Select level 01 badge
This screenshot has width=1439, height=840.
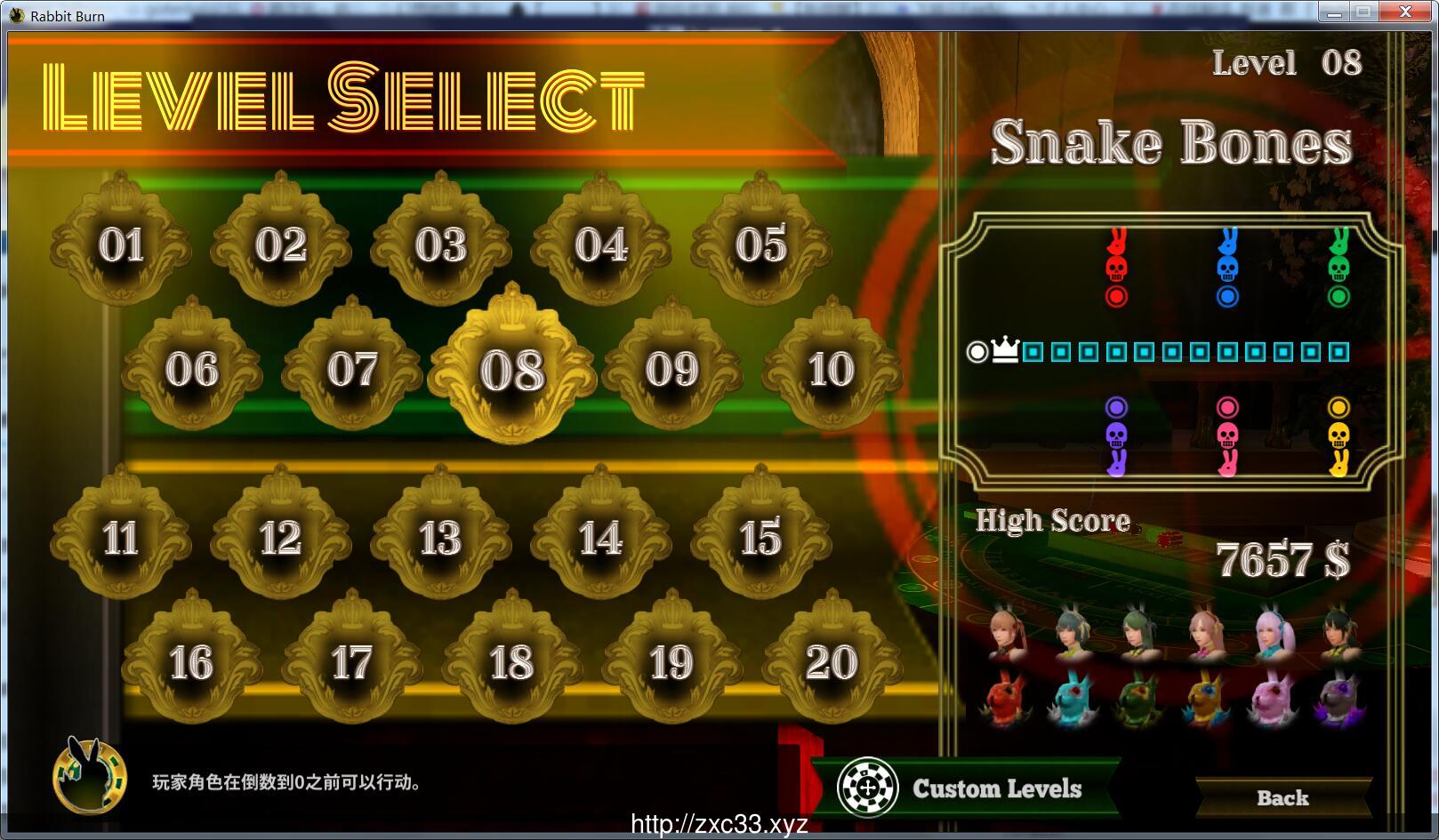121,244
